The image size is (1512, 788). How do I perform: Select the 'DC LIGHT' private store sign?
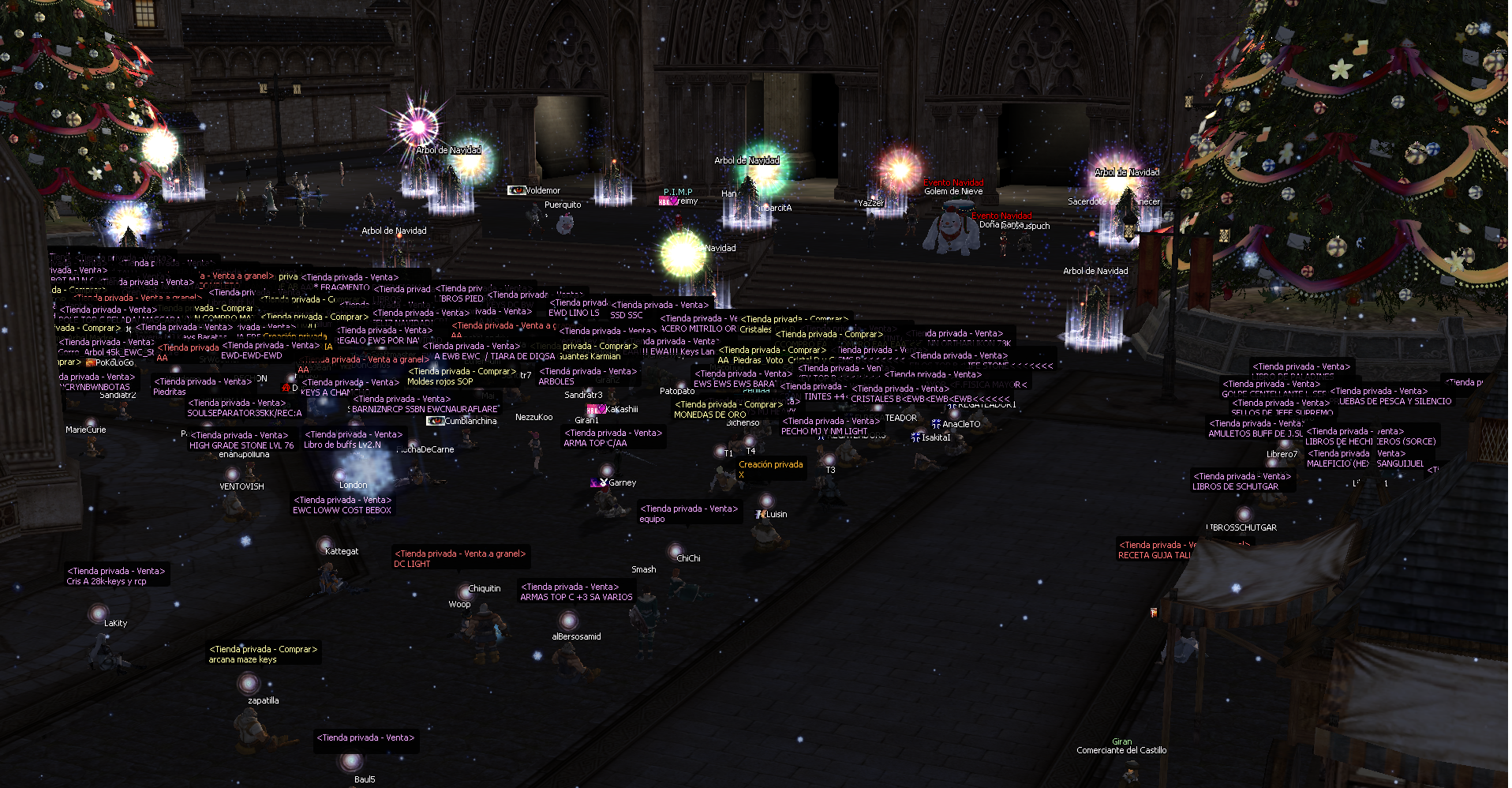[459, 559]
